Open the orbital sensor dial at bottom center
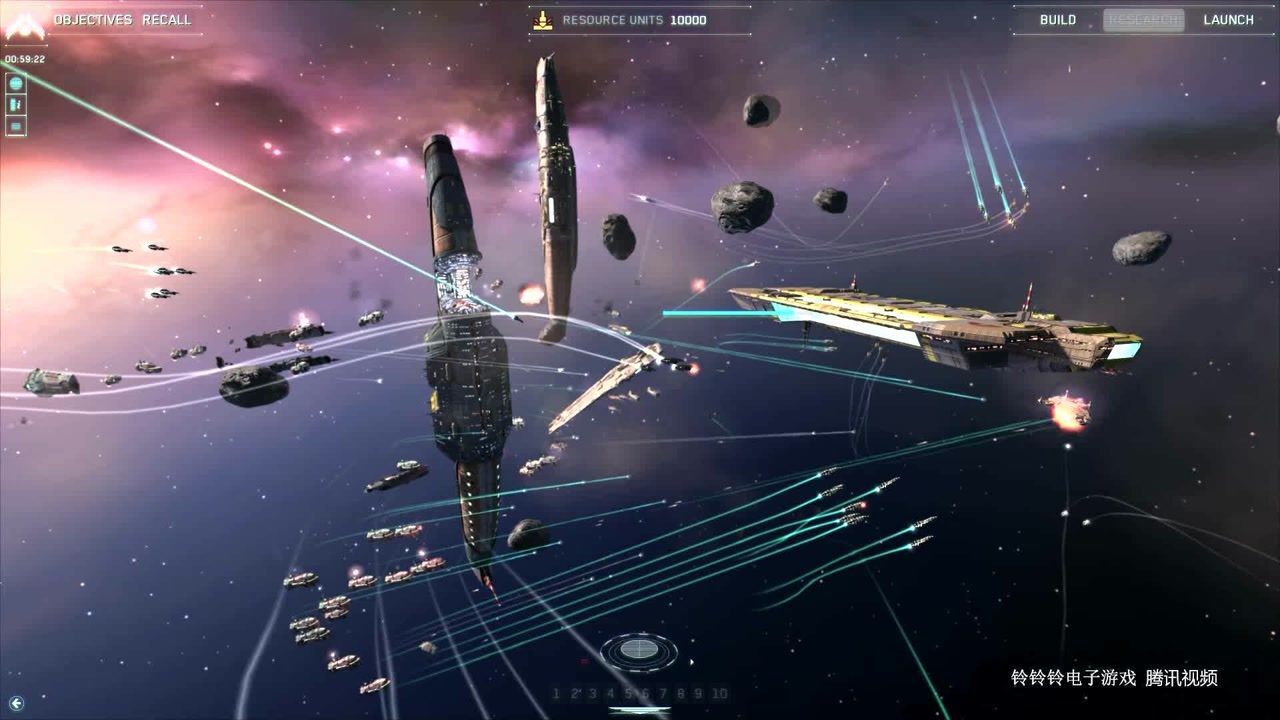Image resolution: width=1280 pixels, height=720 pixels. 638,652
